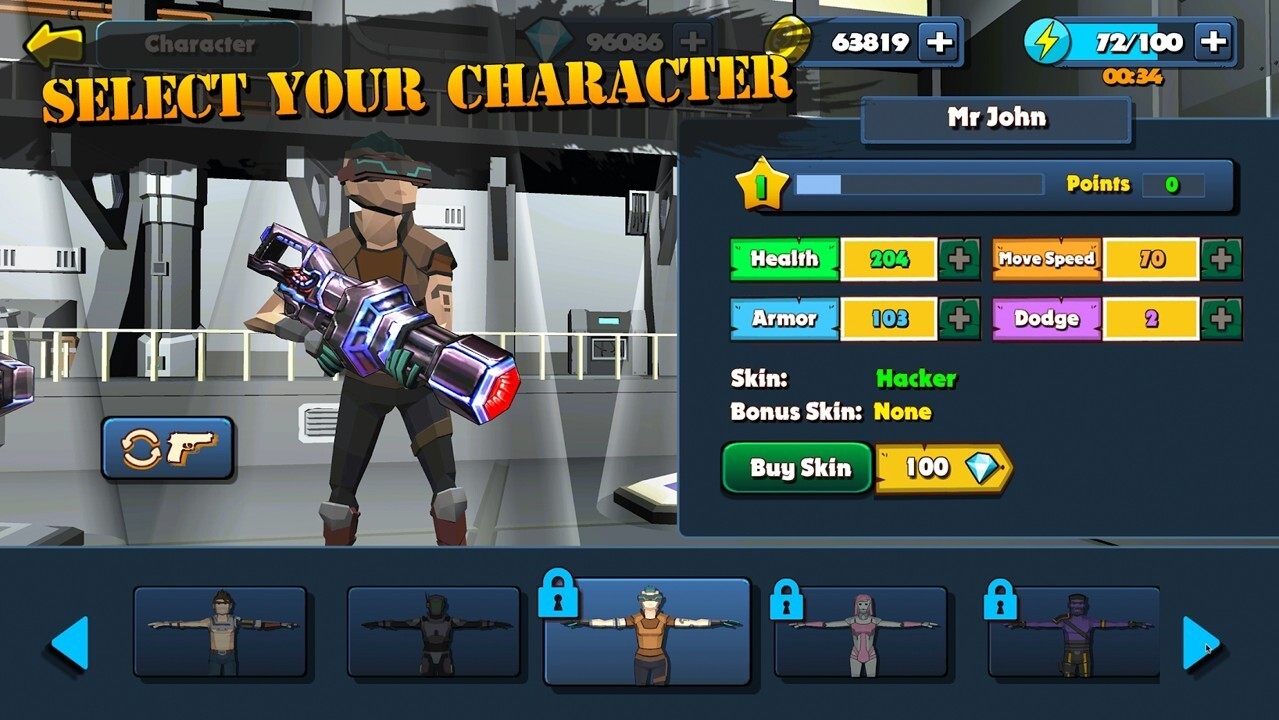Select the locked orange-vest character
The image size is (1279, 720).
pyautogui.click(x=648, y=632)
